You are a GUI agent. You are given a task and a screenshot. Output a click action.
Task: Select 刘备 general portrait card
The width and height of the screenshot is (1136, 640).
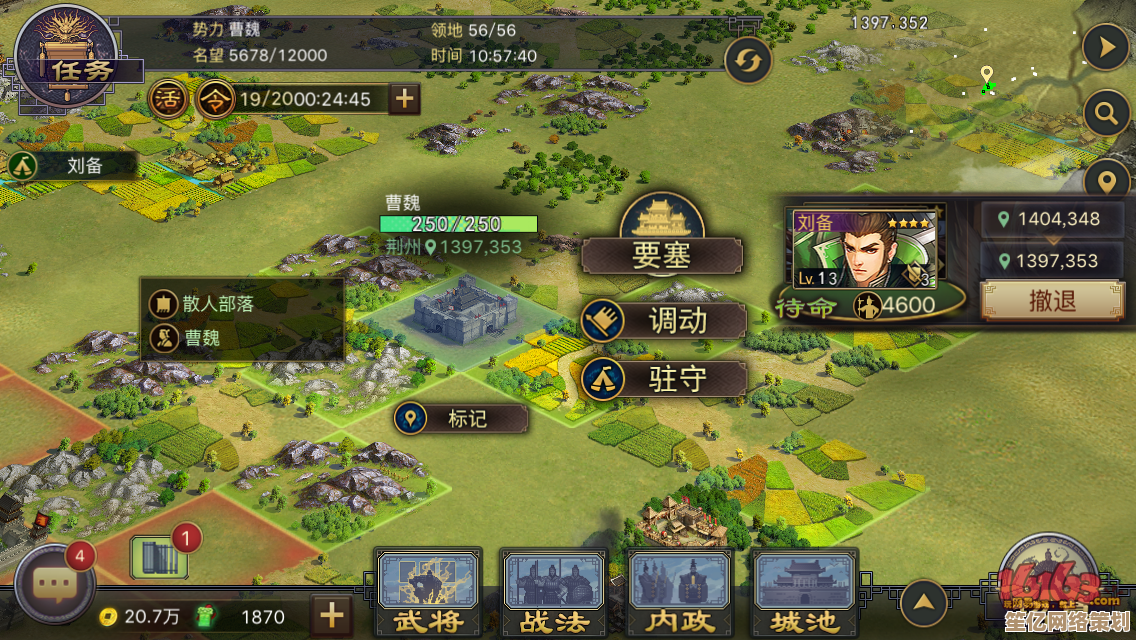[x=865, y=250]
